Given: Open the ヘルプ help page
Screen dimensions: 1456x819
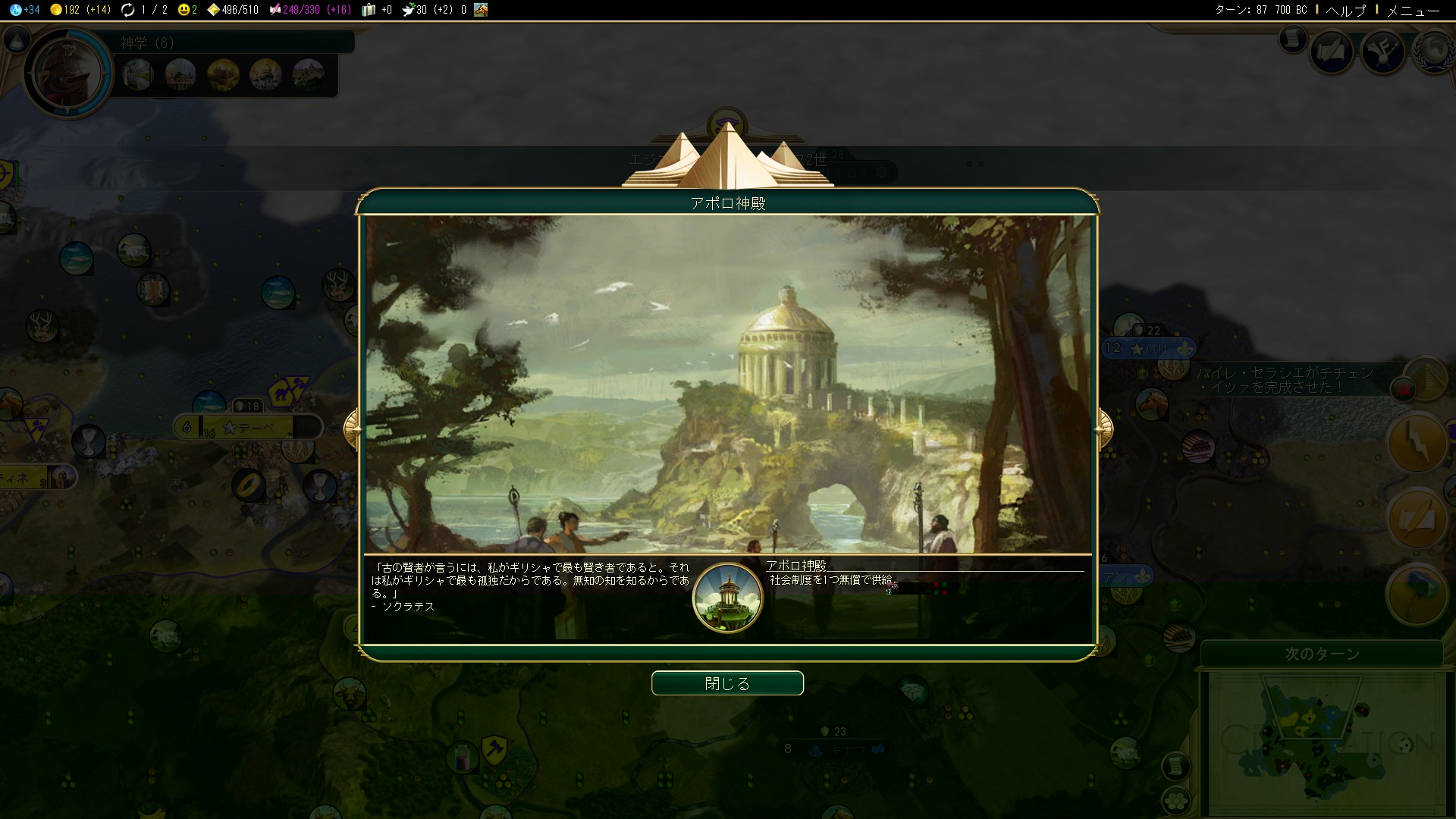Looking at the screenshot, I should (x=1345, y=10).
